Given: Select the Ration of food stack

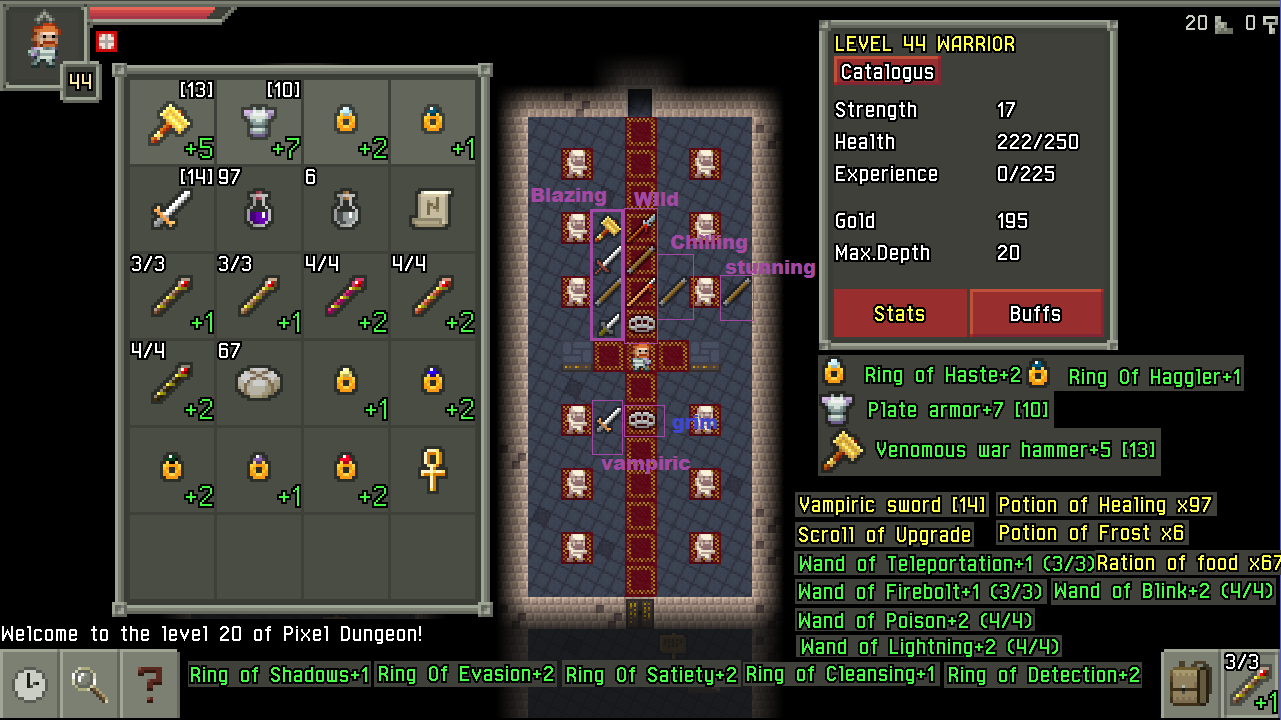Looking at the screenshot, I should 260,383.
